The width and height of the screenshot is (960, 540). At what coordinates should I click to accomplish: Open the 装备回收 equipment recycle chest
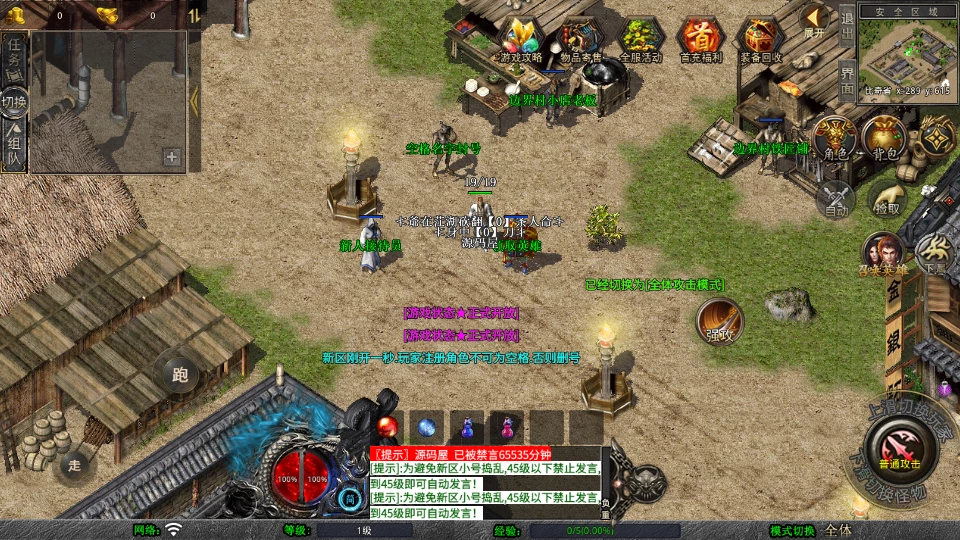click(761, 39)
